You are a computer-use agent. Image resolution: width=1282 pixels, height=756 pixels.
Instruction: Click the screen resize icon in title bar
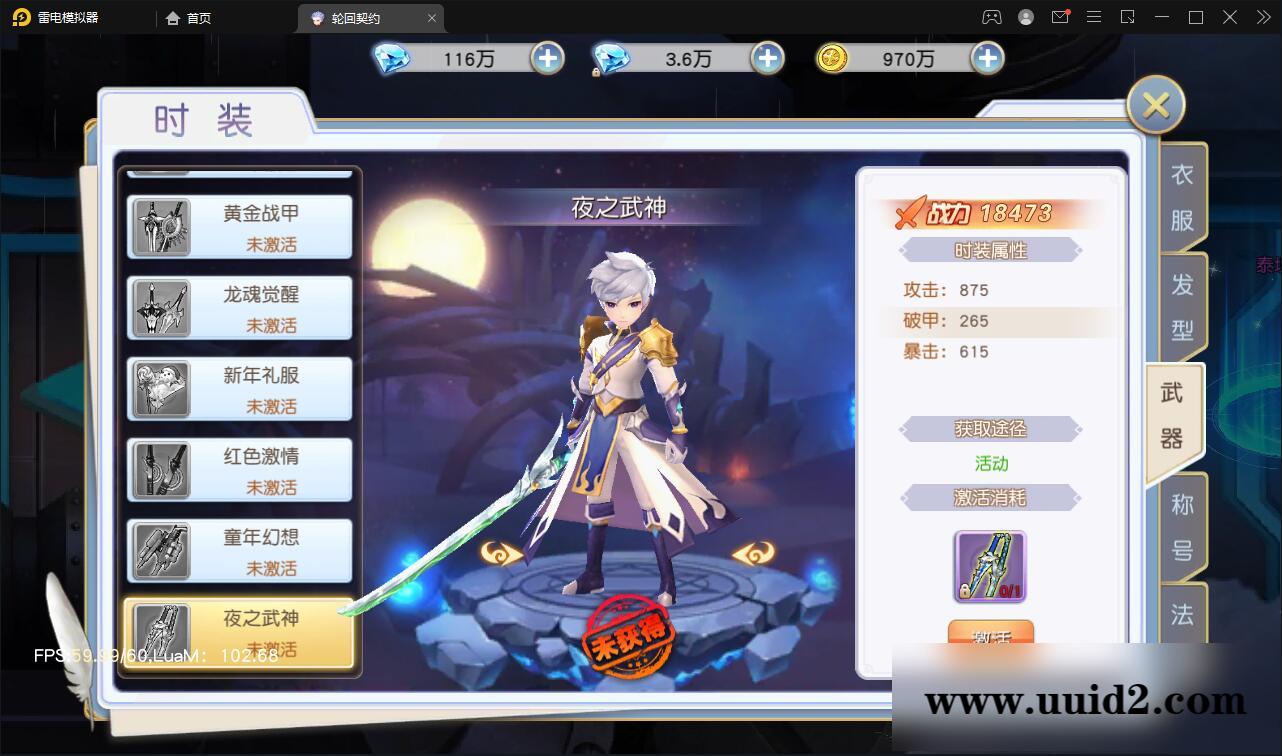(1129, 17)
